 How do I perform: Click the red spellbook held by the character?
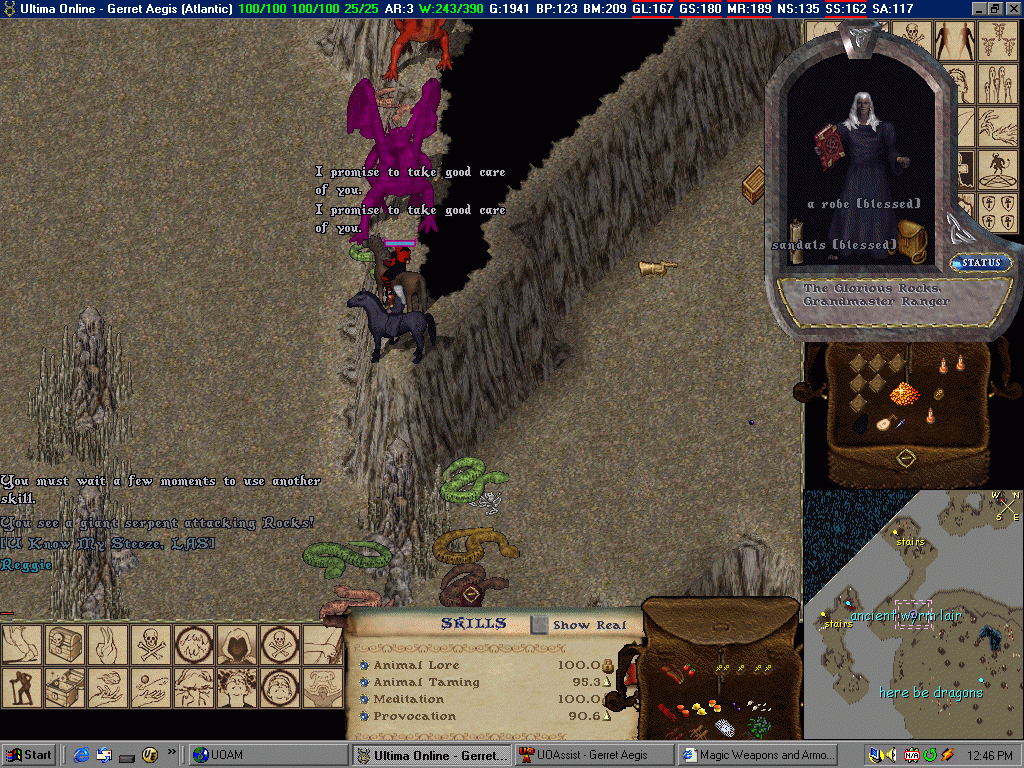tap(829, 147)
